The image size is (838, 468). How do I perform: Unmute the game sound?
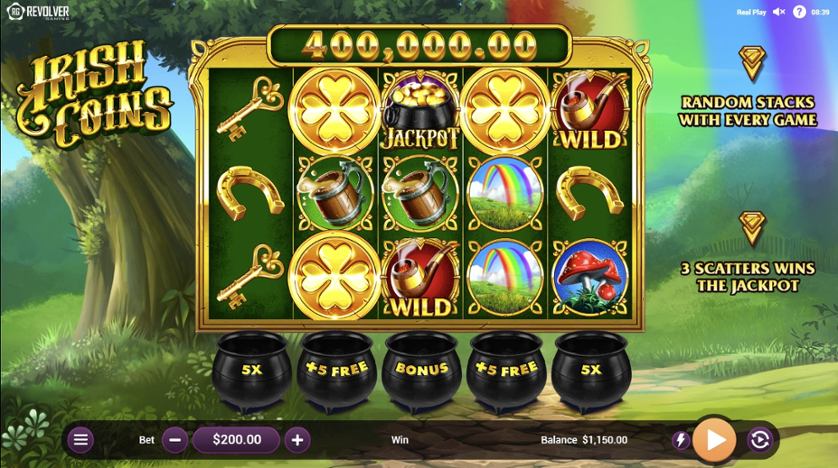tap(778, 12)
